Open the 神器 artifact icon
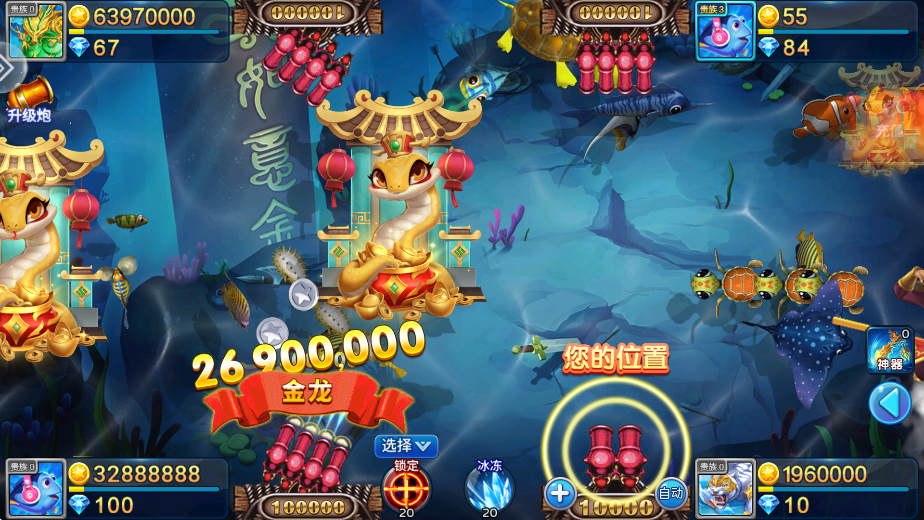924x520 pixels. pyautogui.click(x=889, y=349)
